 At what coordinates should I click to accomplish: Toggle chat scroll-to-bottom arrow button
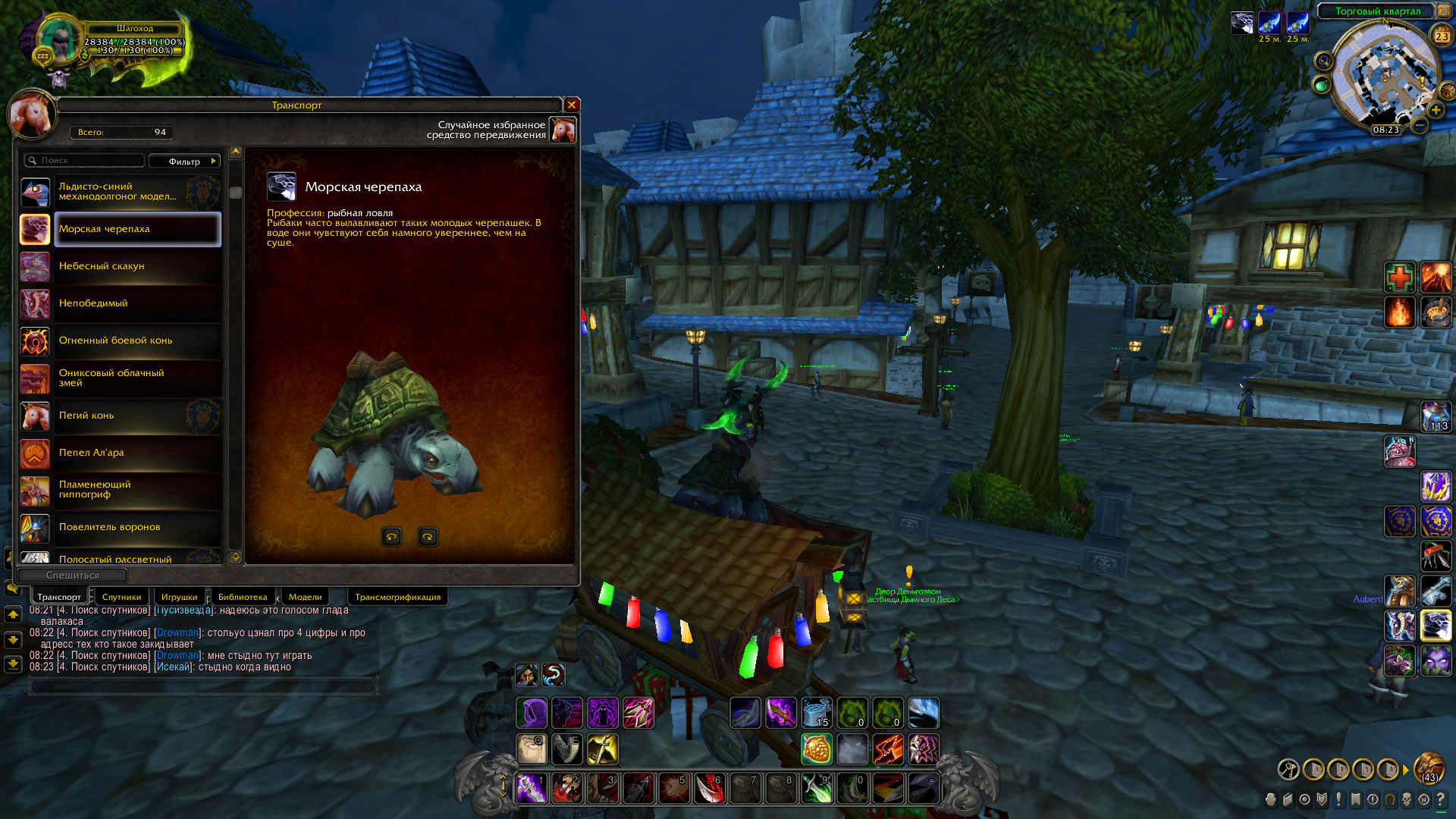[x=13, y=665]
